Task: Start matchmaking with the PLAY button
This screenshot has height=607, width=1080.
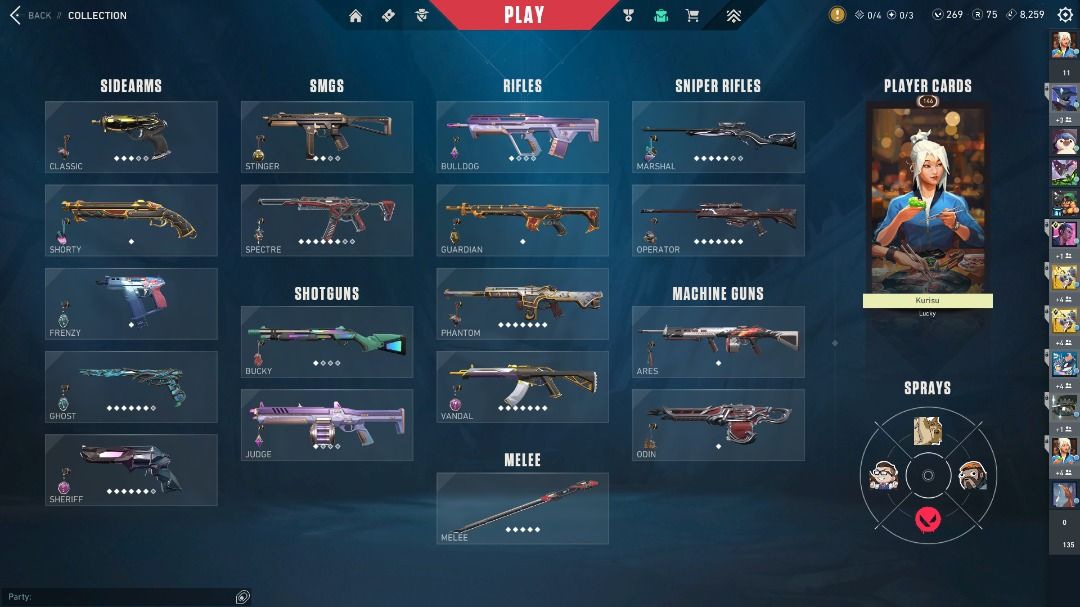Action: pos(524,15)
